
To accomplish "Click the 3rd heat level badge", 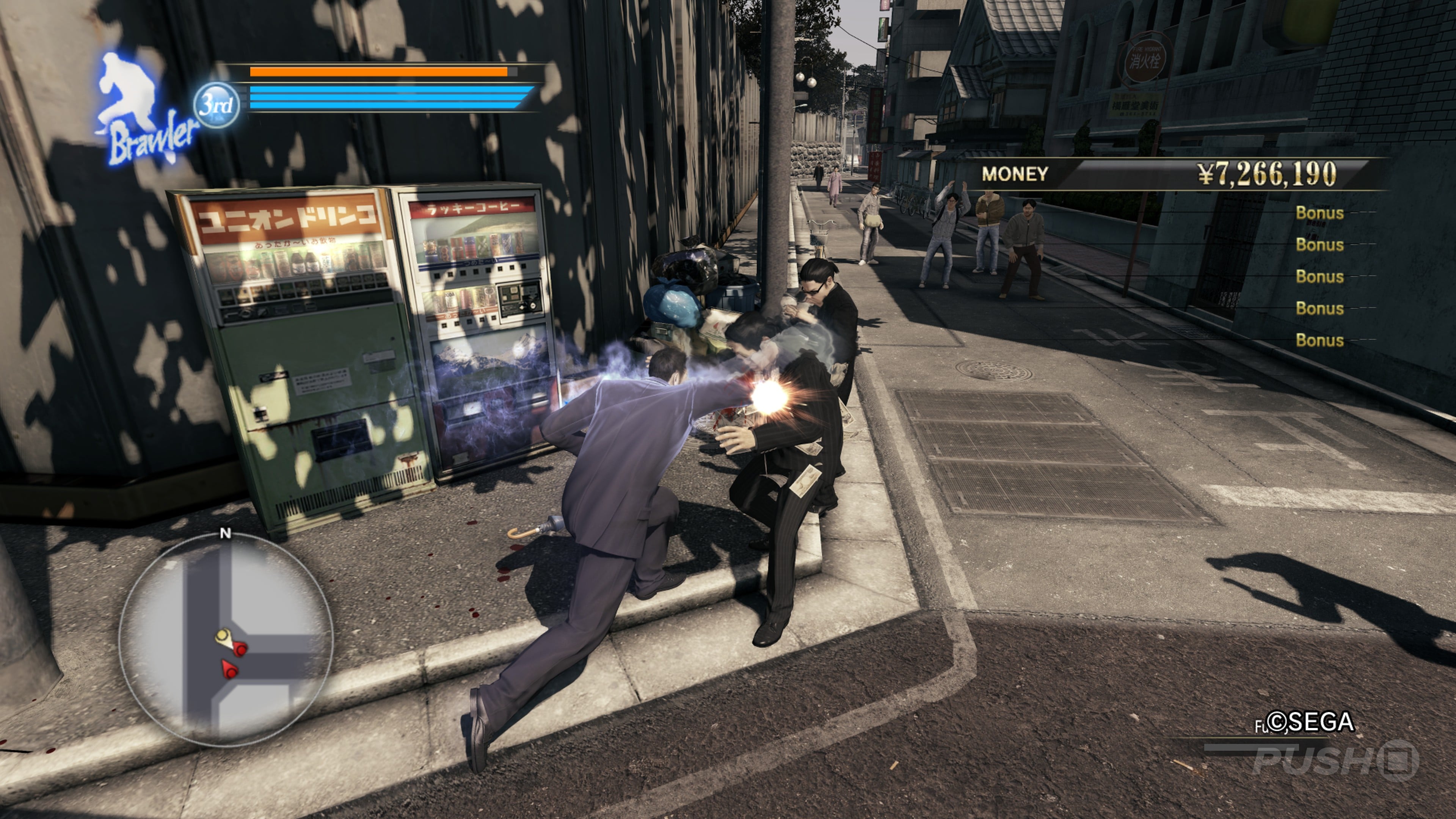I will coord(217,105).
